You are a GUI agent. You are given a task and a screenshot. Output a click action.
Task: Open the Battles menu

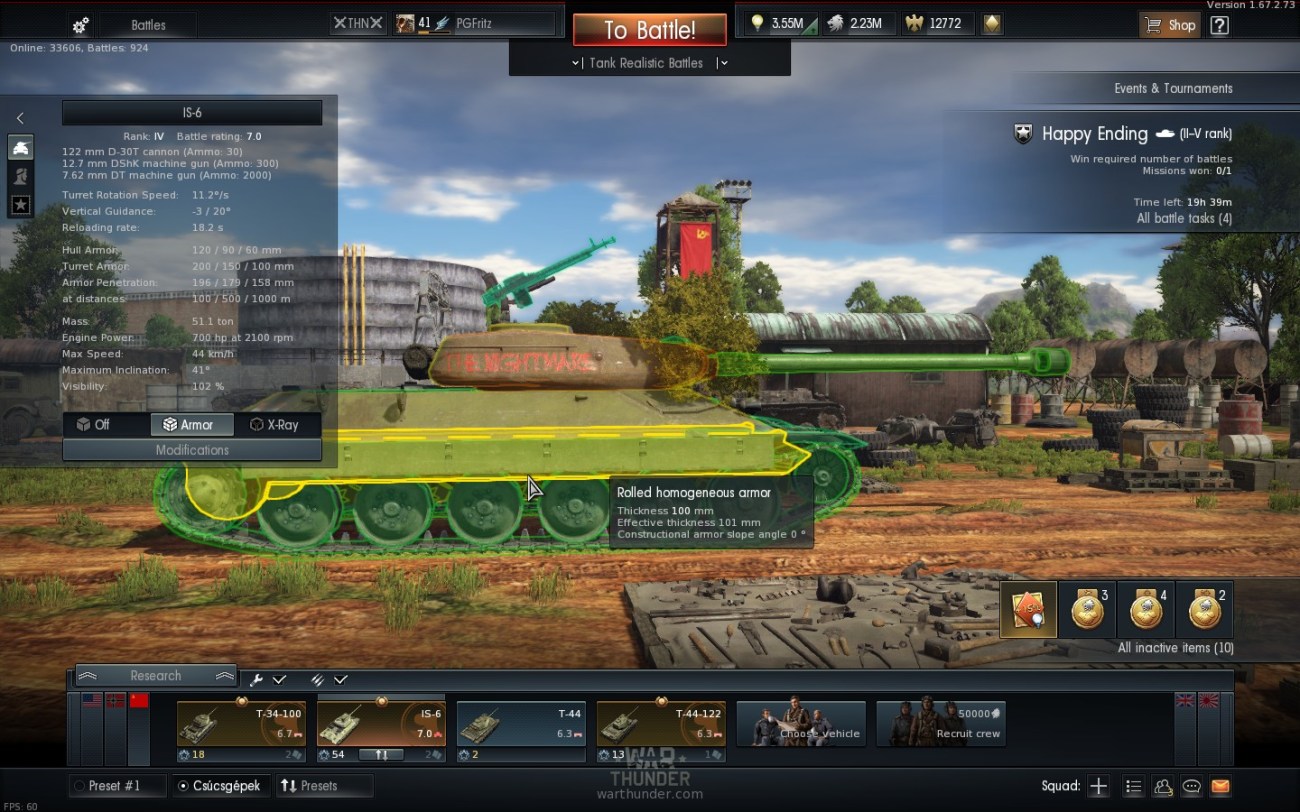coord(148,25)
